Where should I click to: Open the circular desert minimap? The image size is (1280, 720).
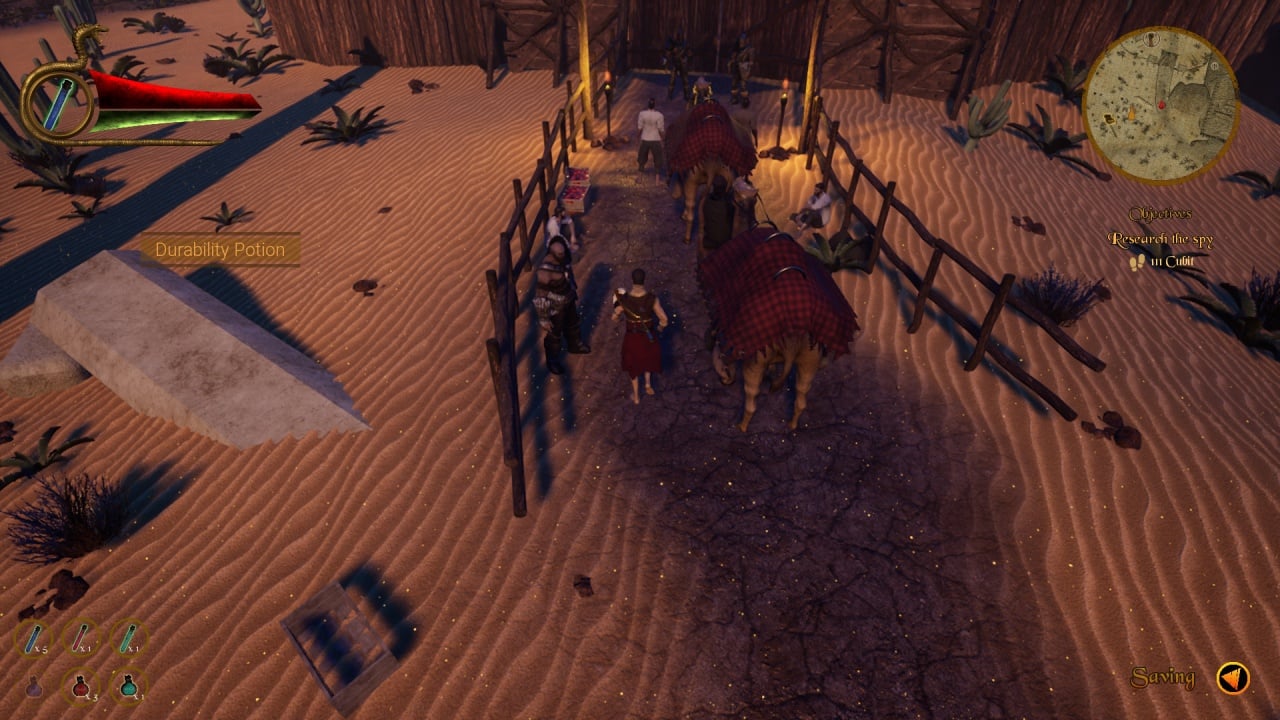pyautogui.click(x=1160, y=105)
